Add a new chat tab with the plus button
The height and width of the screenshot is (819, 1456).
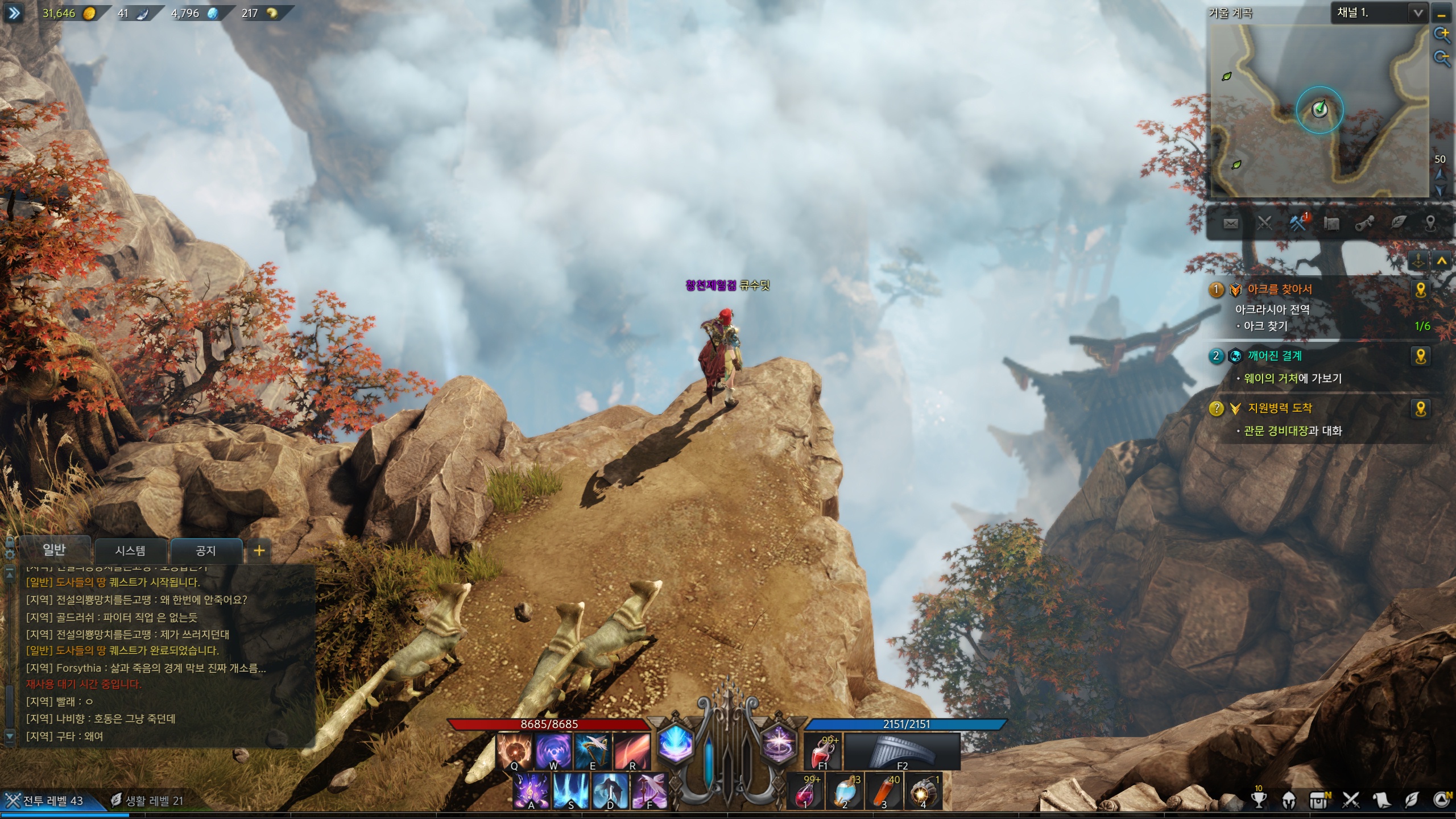pos(259,551)
